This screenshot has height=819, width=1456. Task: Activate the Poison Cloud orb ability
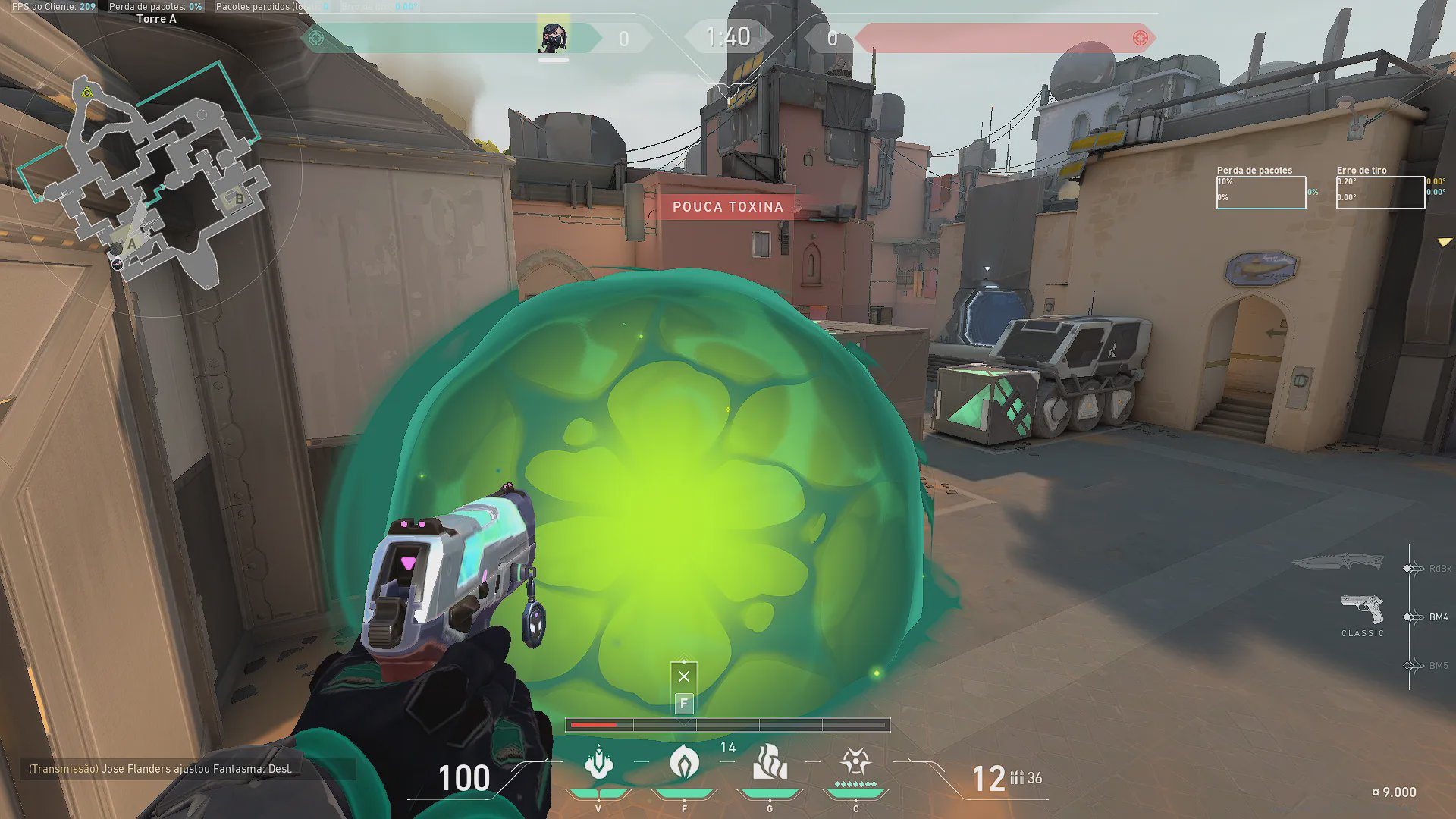(684, 763)
